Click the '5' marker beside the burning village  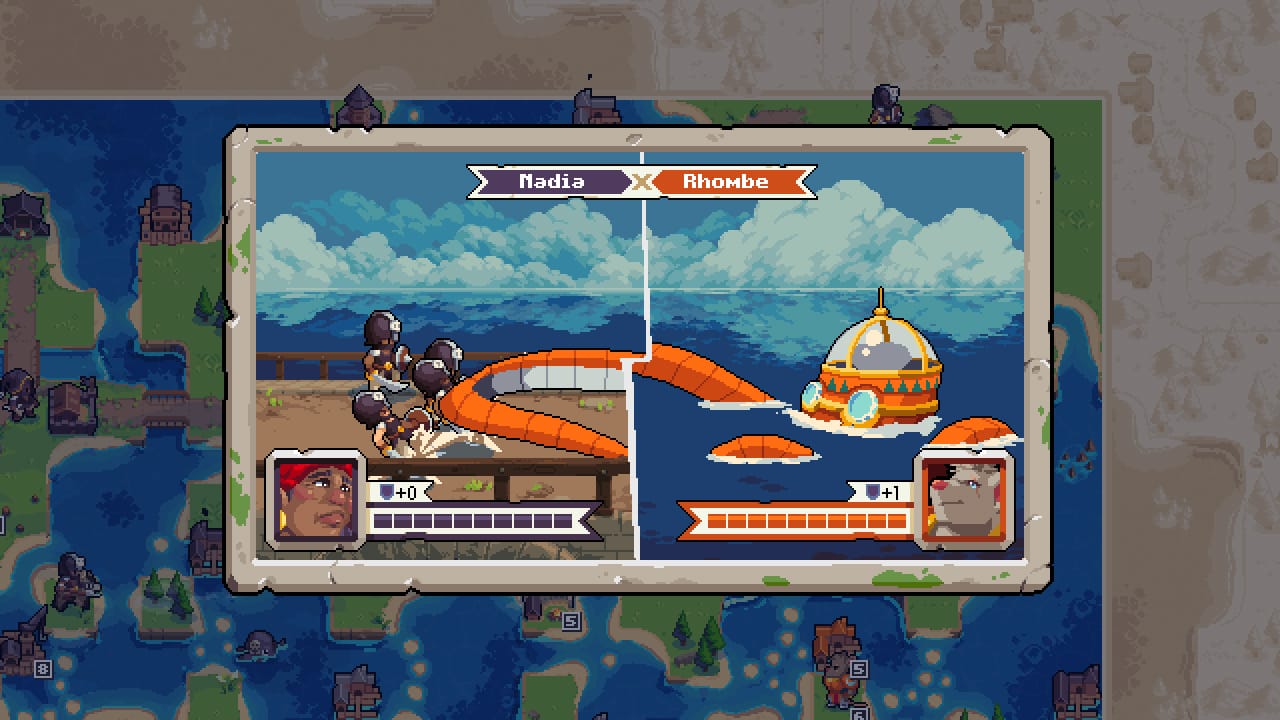pos(572,621)
